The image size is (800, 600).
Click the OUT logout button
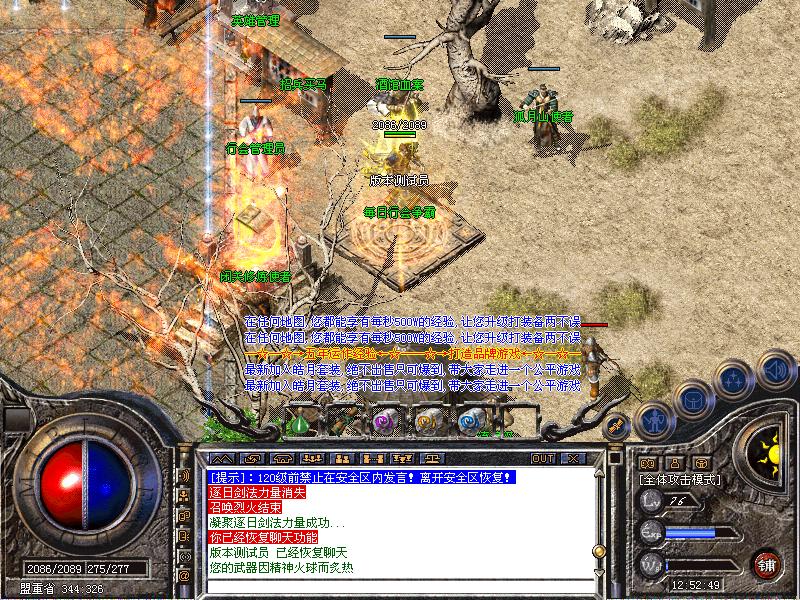(543, 458)
